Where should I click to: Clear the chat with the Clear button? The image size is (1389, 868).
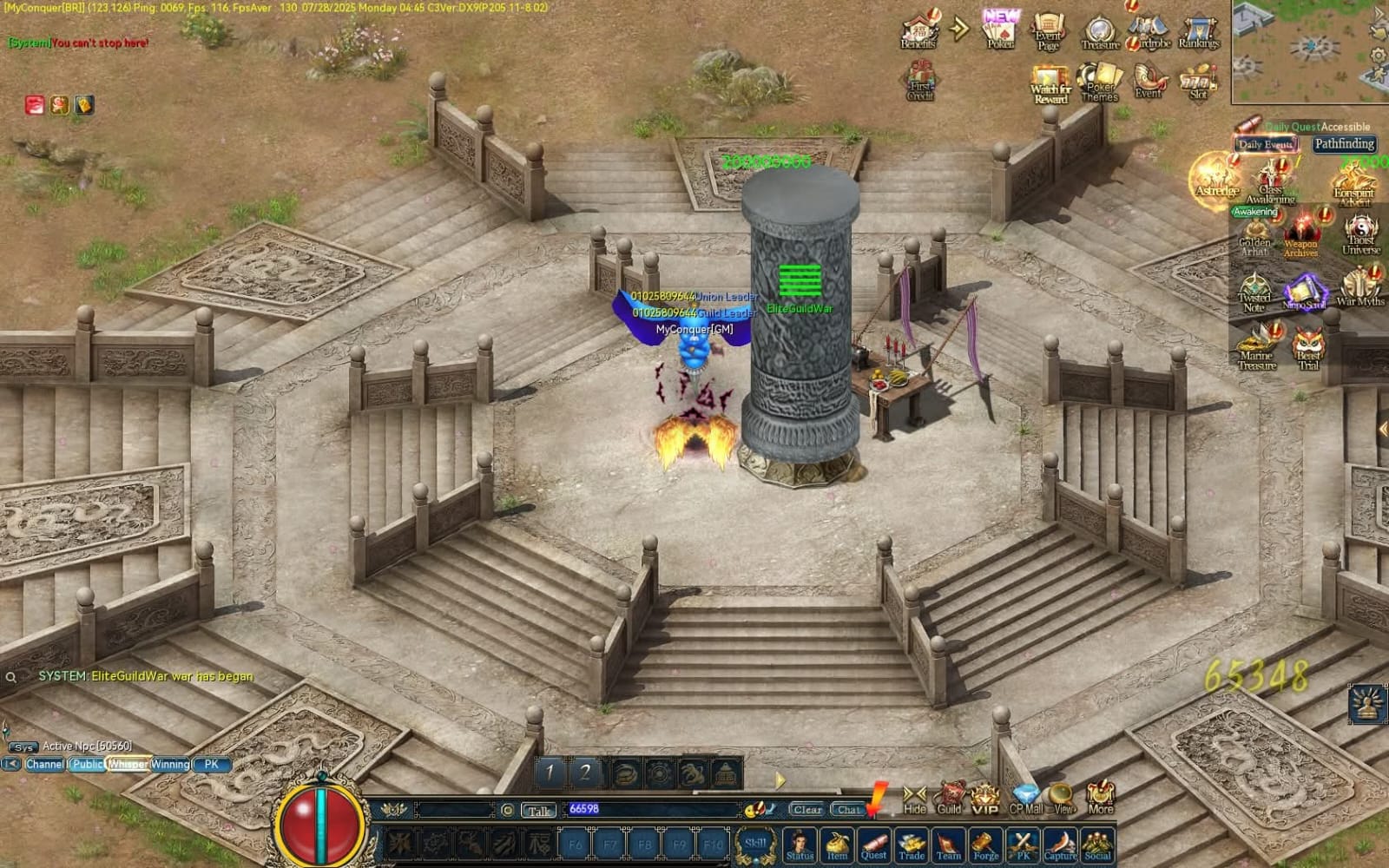806,809
